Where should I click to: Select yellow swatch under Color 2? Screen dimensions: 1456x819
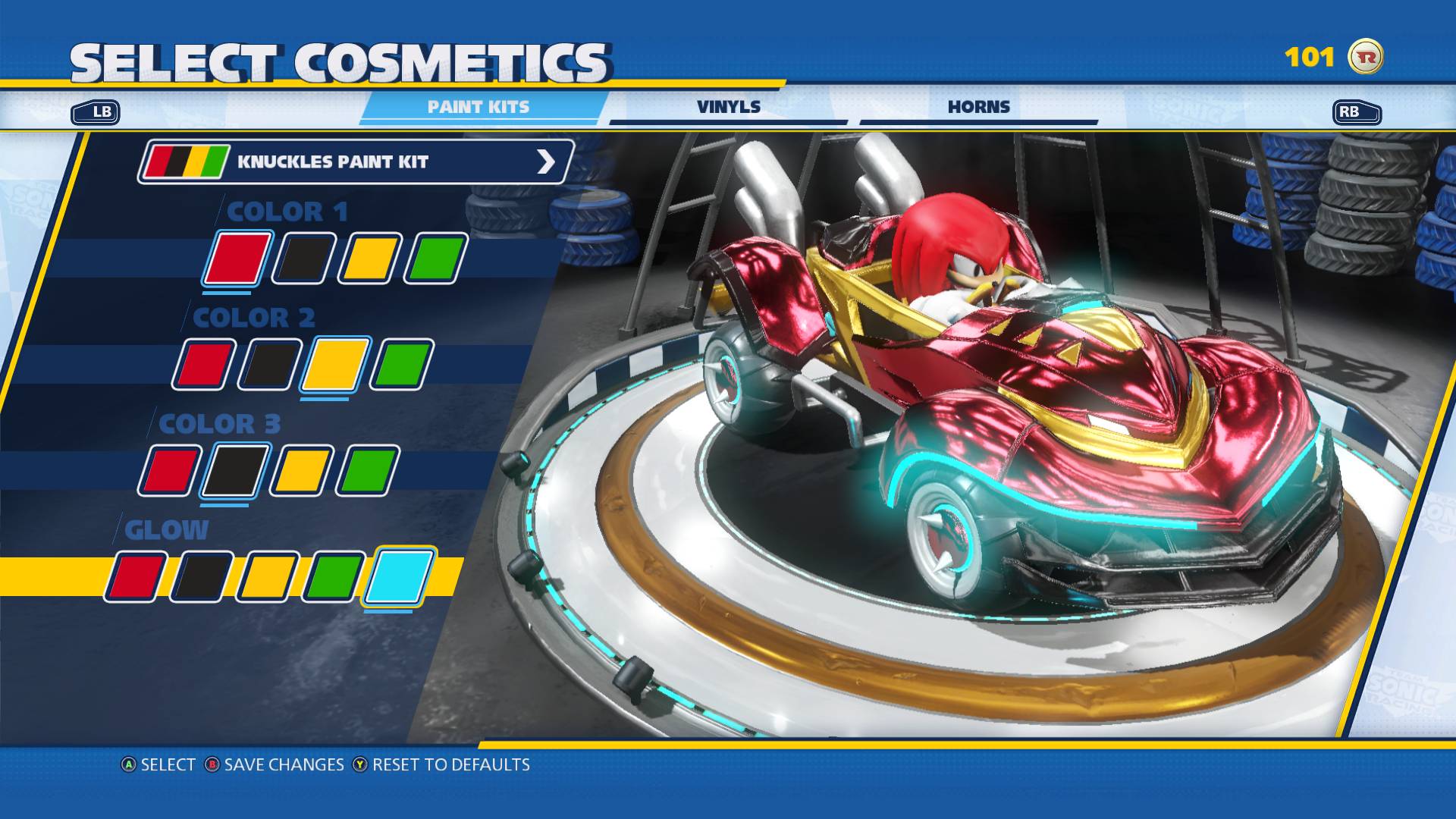click(x=335, y=365)
